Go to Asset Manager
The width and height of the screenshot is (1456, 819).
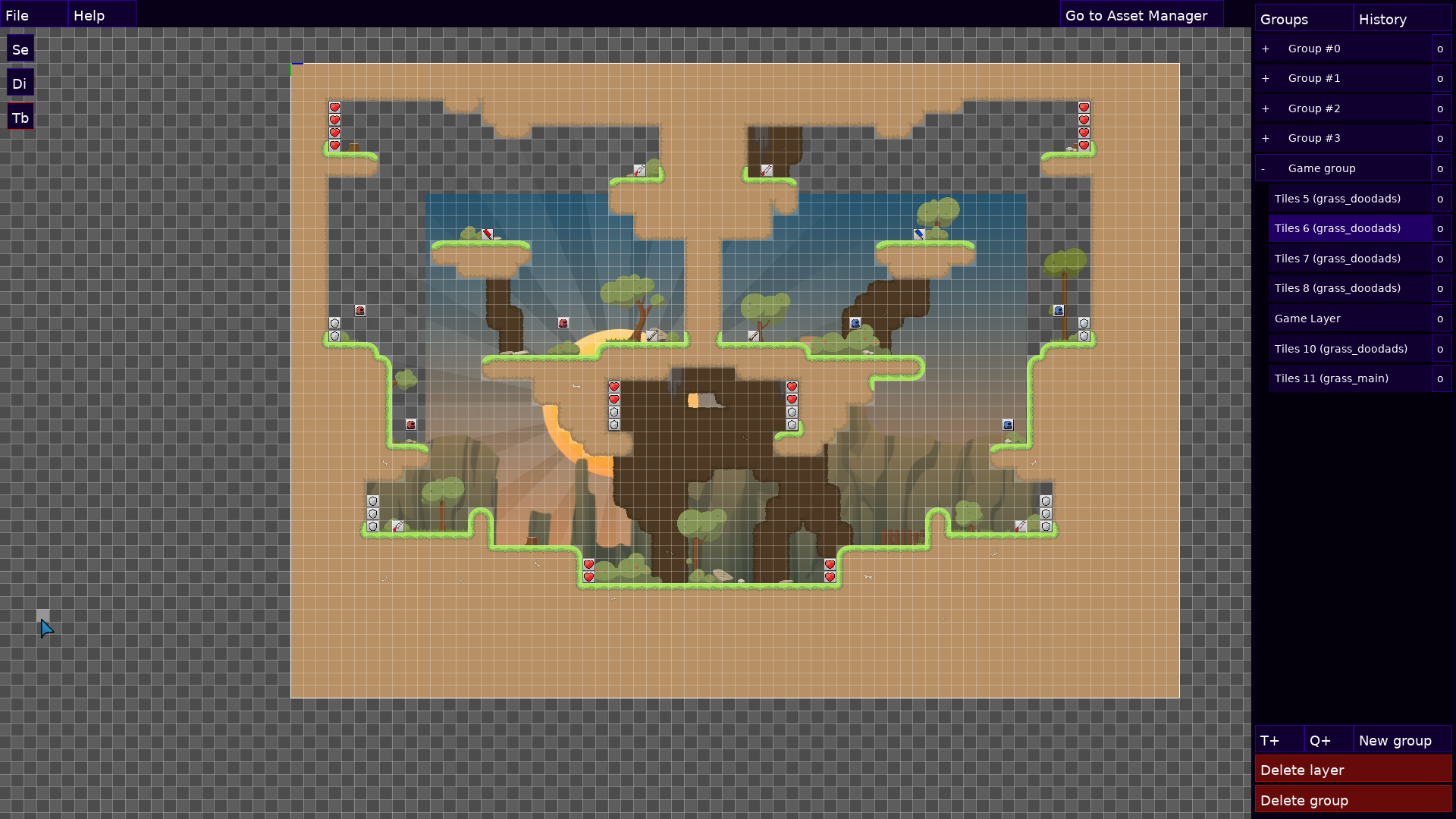point(1136,15)
